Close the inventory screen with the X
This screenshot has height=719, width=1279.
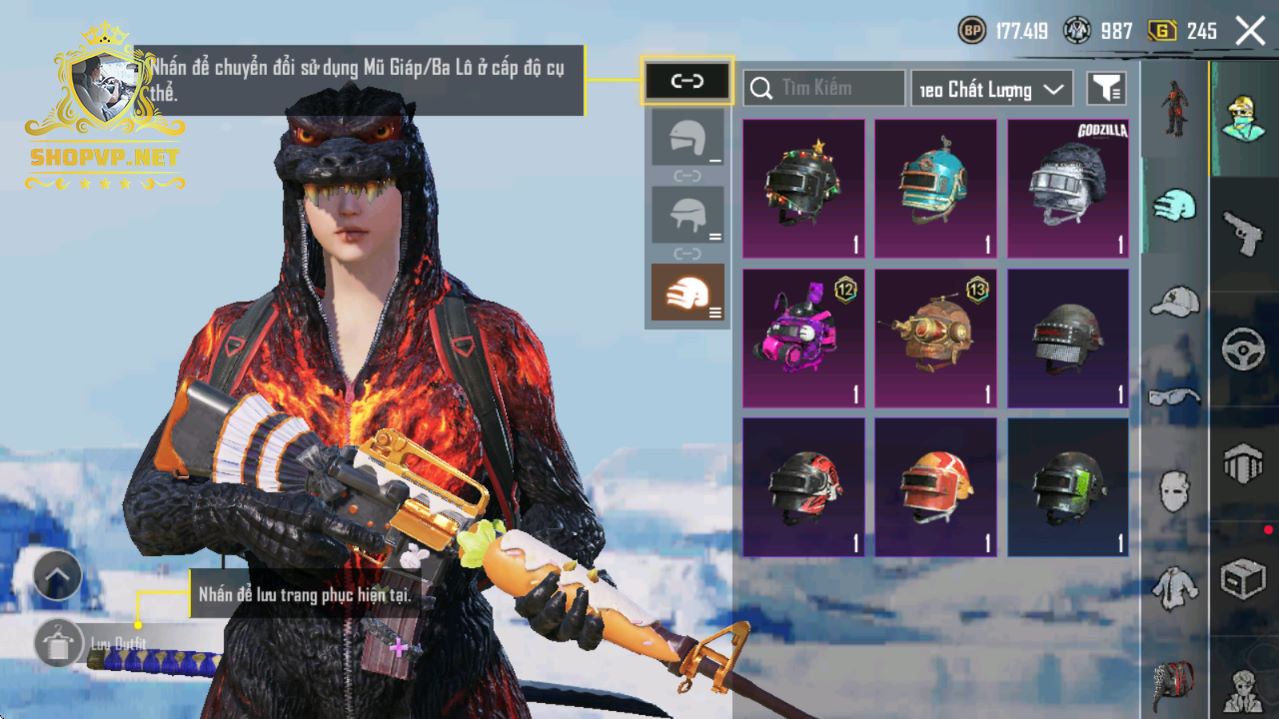click(x=1250, y=31)
